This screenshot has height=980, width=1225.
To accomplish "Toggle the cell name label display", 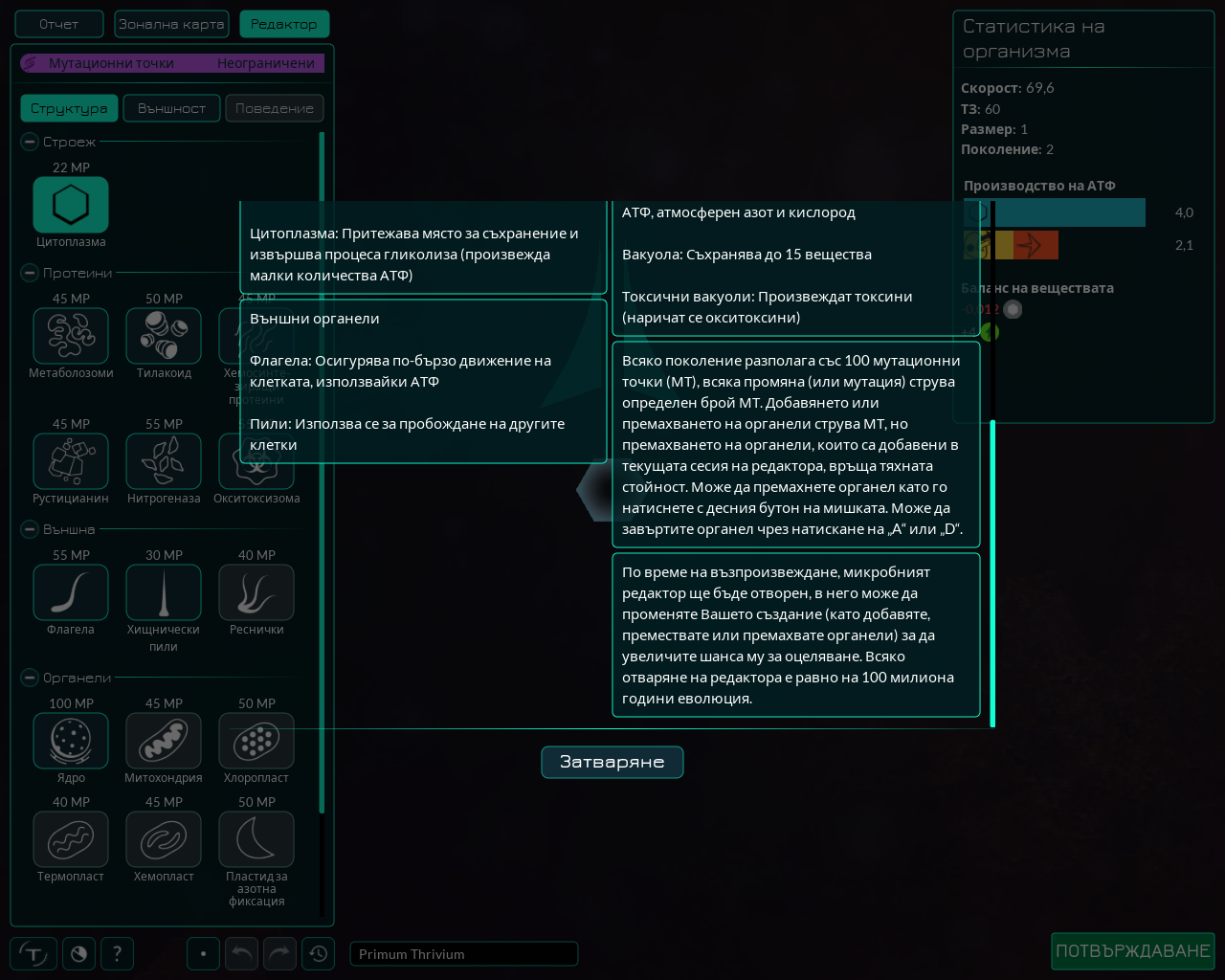I will (x=32, y=953).
